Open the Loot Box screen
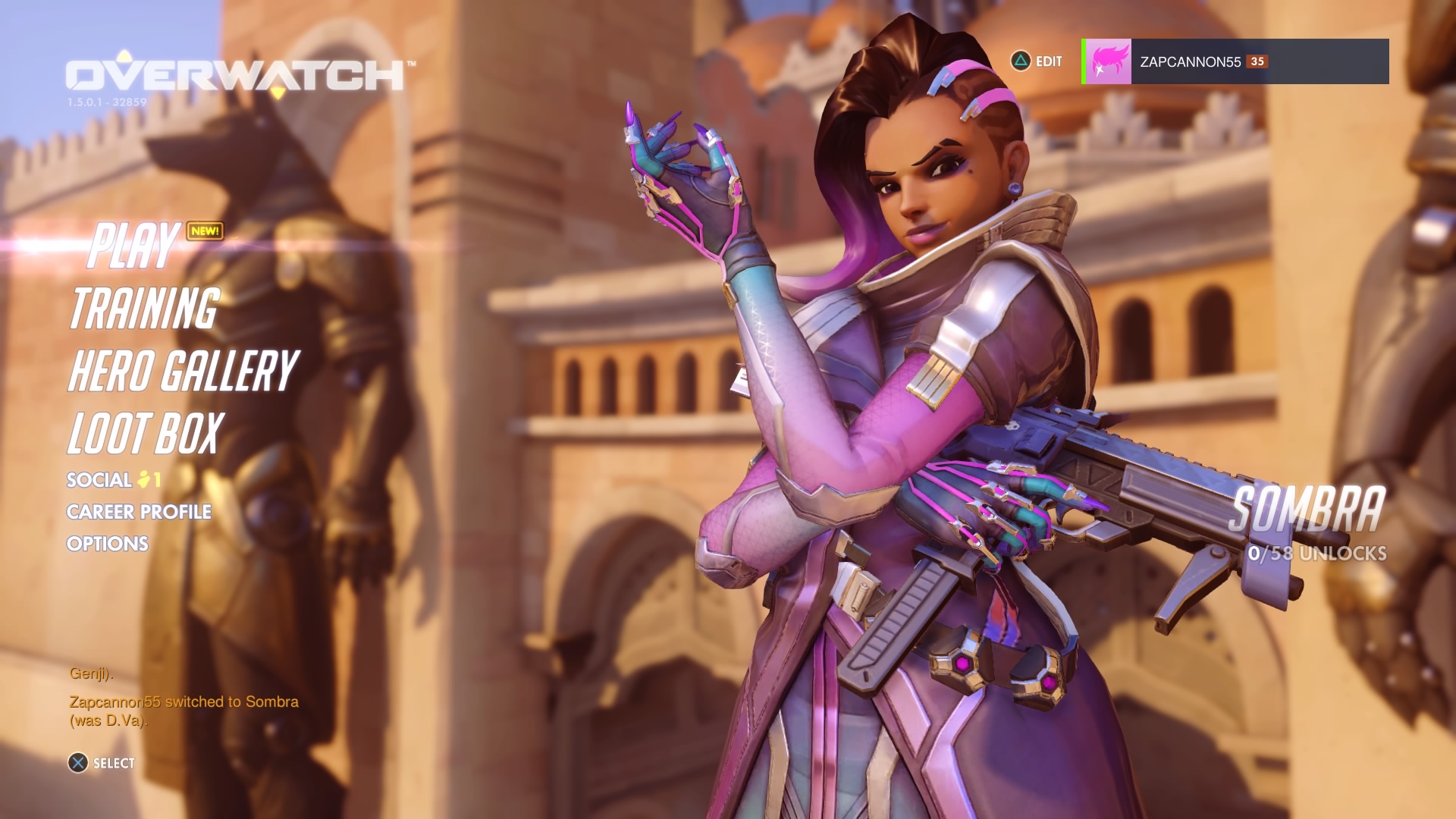The height and width of the screenshot is (819, 1456). (x=145, y=433)
